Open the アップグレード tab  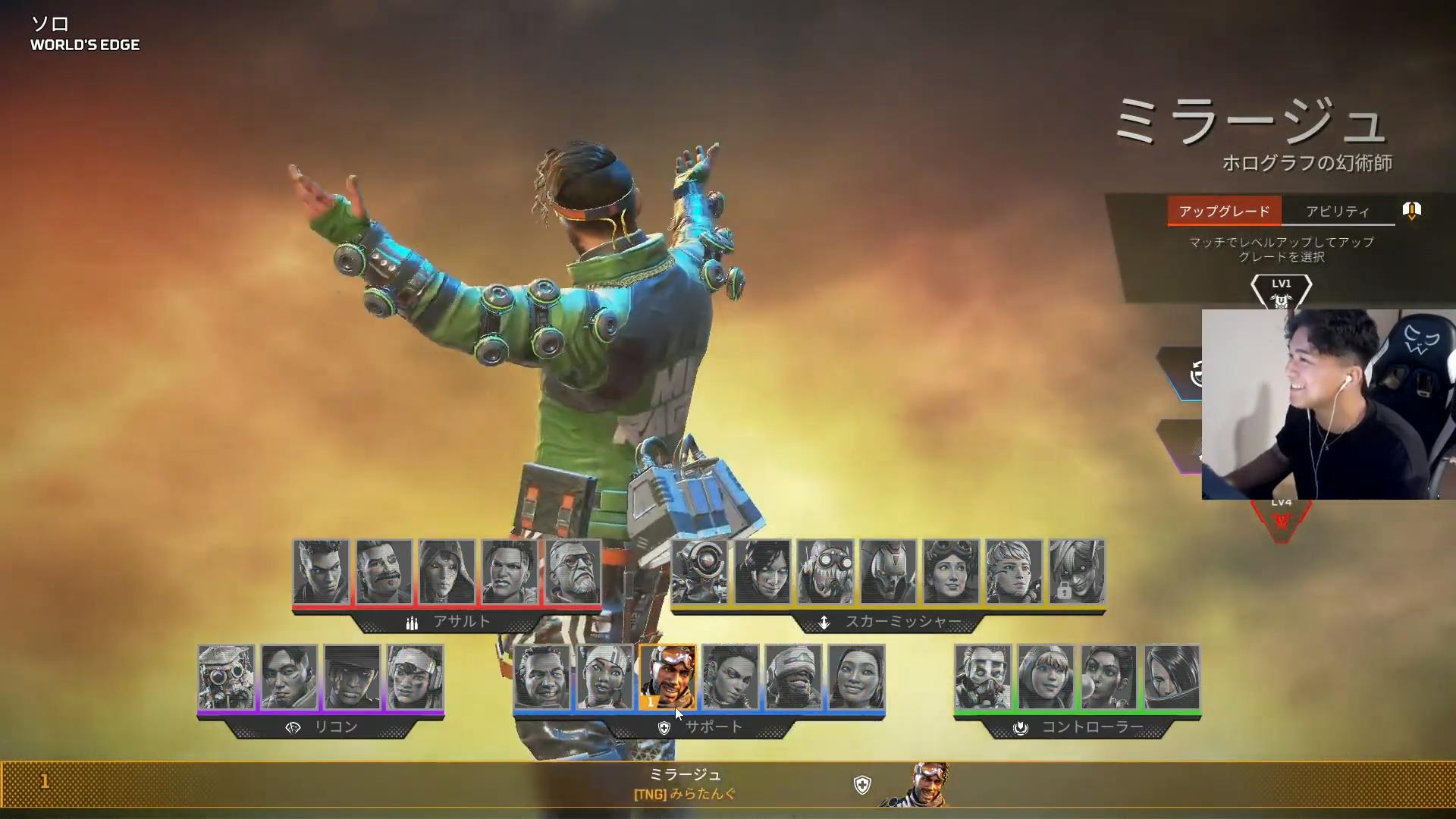point(1224,212)
